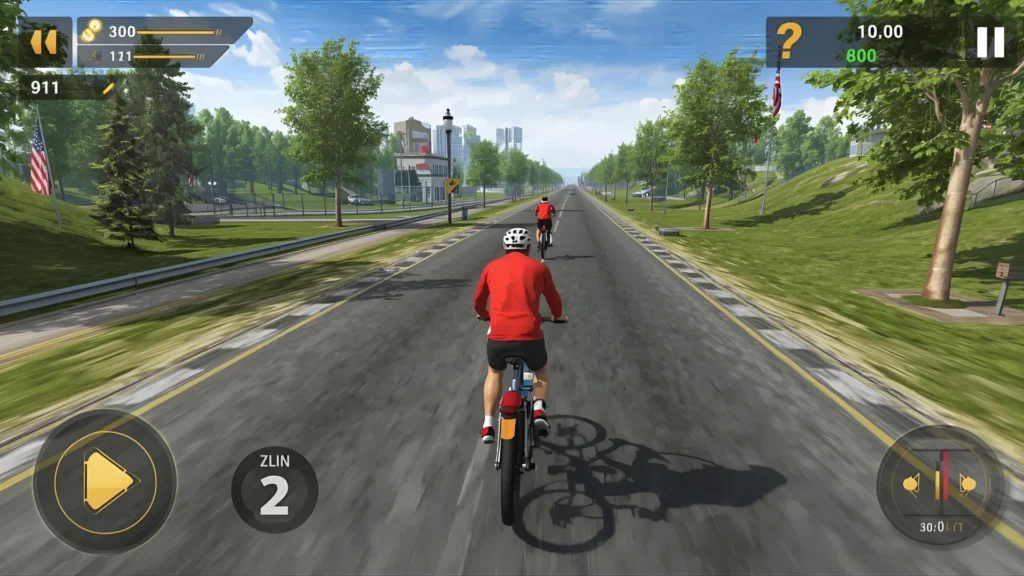Open help via the orange question mark

tap(790, 42)
